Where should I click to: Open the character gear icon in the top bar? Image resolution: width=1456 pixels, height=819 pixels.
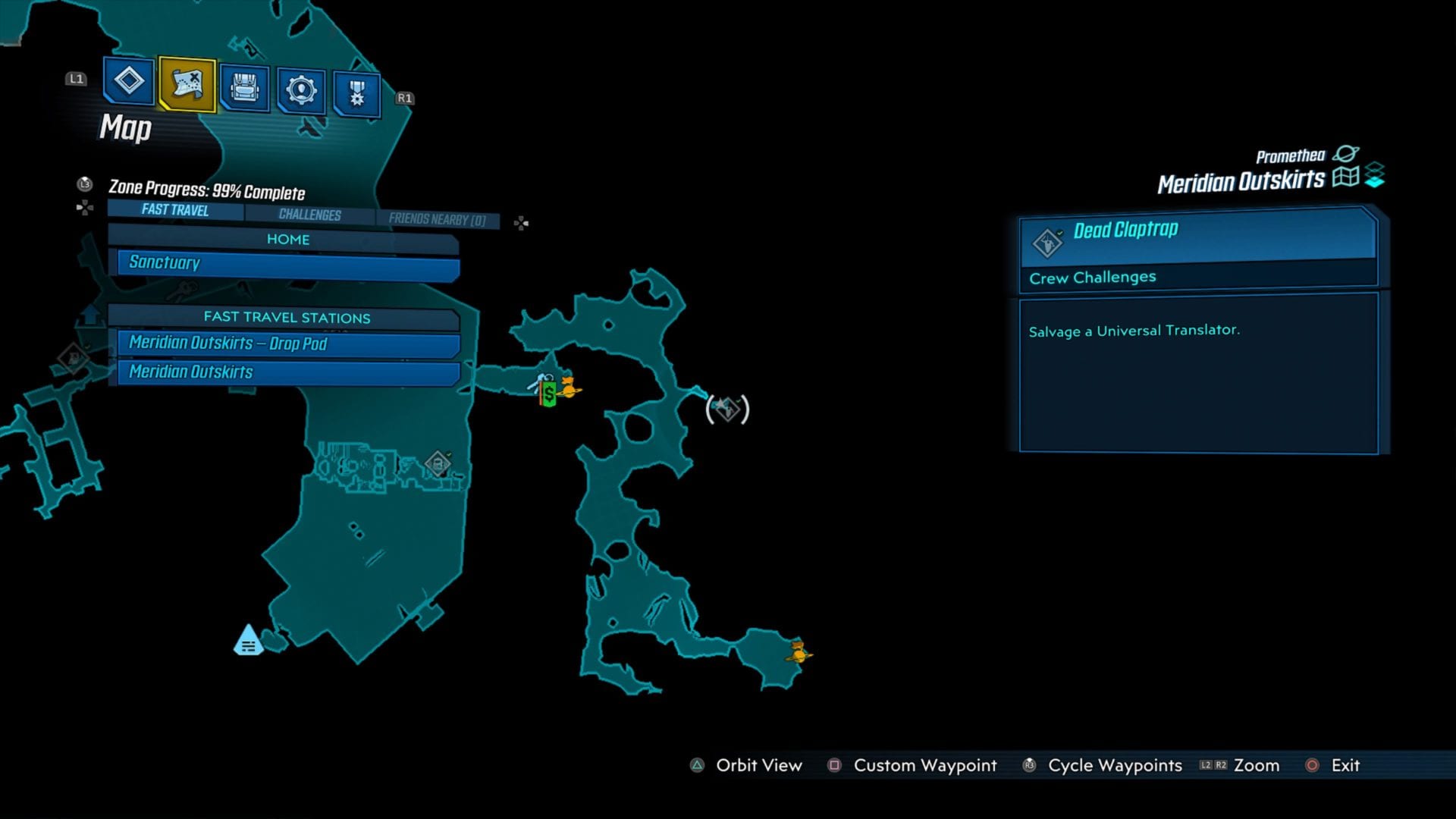pos(300,89)
